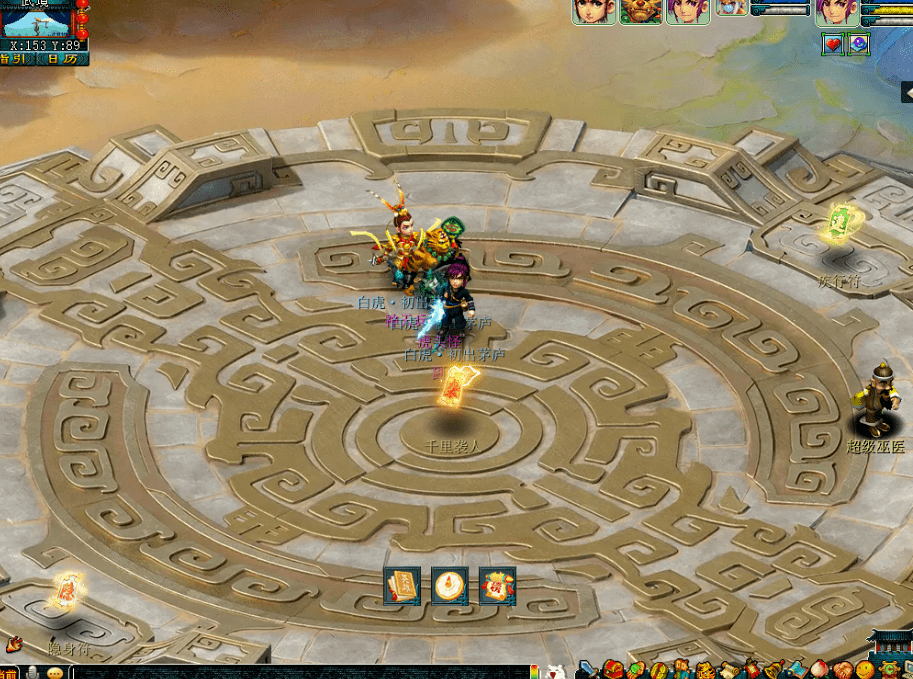This screenshot has width=913, height=679.
Task: Open the 指引 guide button
Action: [x=15, y=59]
